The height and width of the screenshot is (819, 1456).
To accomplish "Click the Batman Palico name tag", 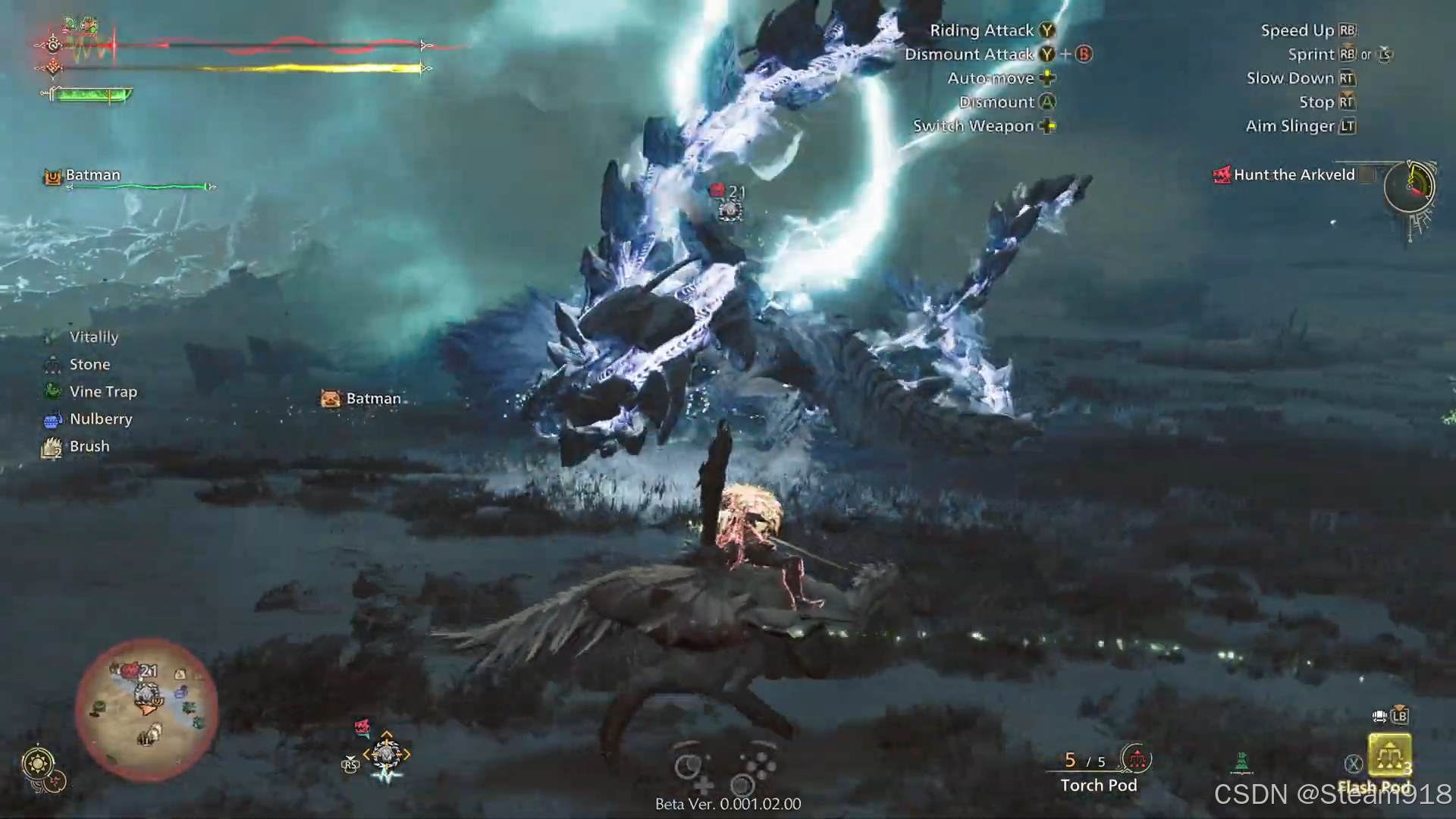I will pyautogui.click(x=372, y=399).
